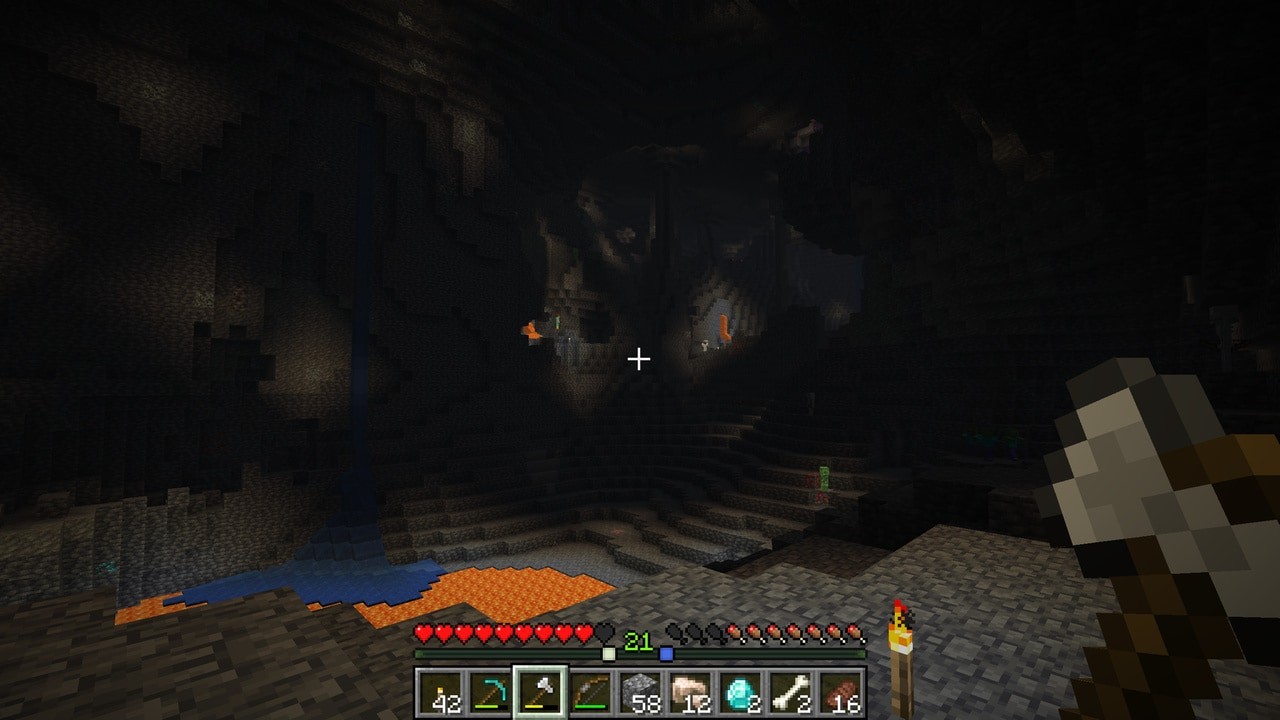Image resolution: width=1280 pixels, height=720 pixels.
Task: Select the torch stack of 42
Action: (440, 692)
